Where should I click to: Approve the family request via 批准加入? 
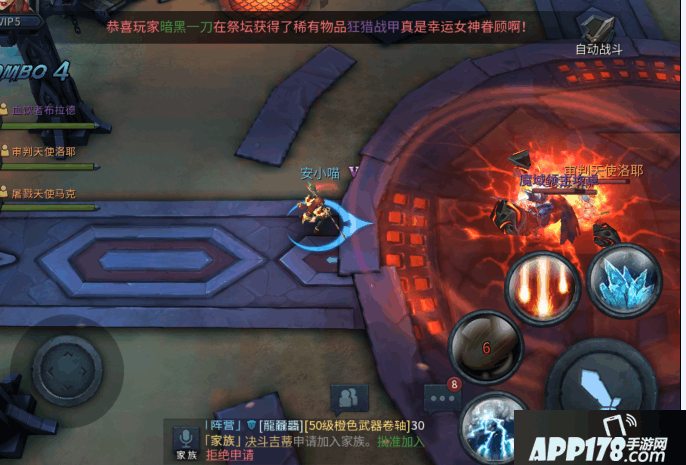(x=401, y=441)
